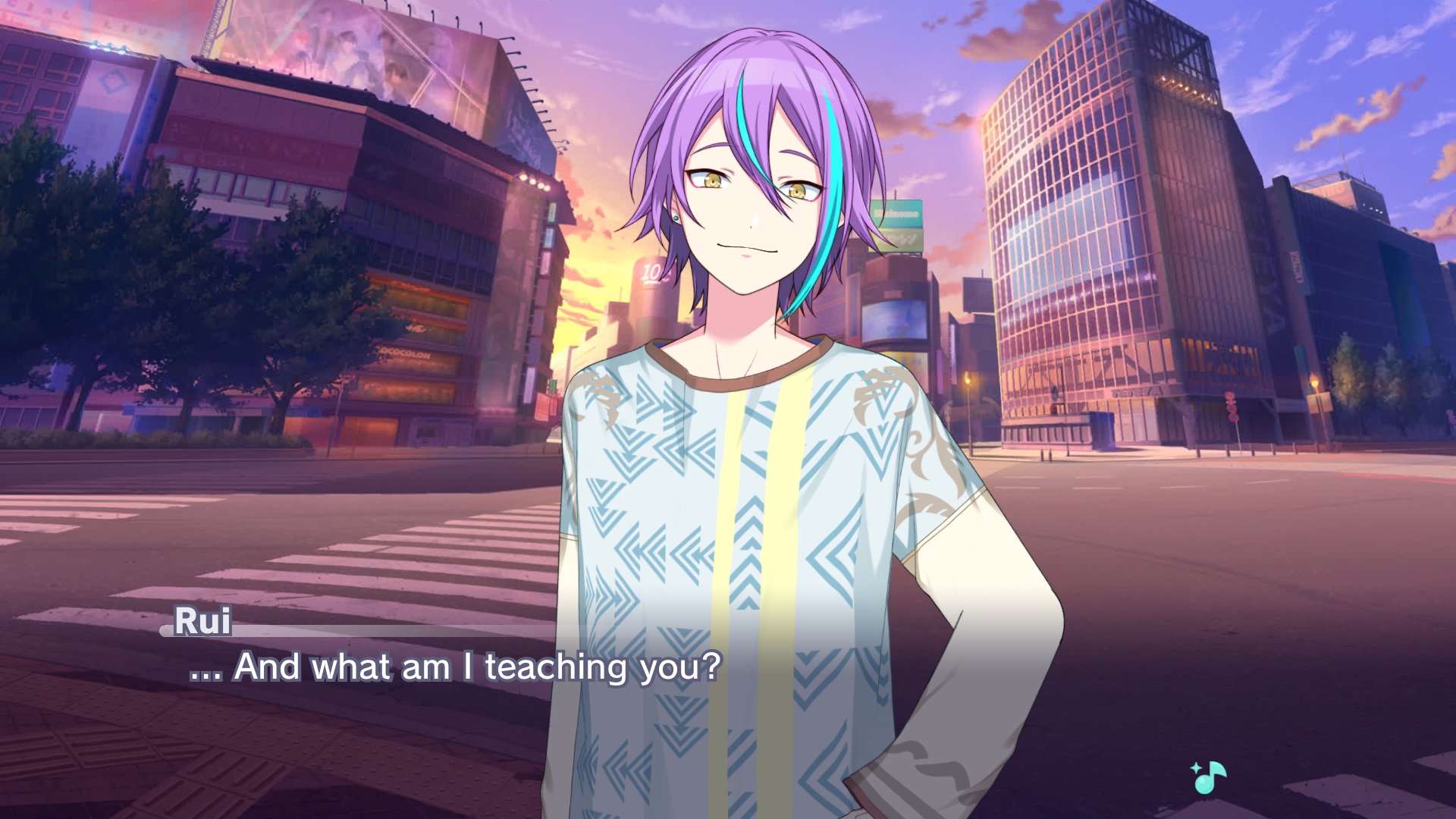Advance Rui's dialogue text box

[x=455, y=667]
